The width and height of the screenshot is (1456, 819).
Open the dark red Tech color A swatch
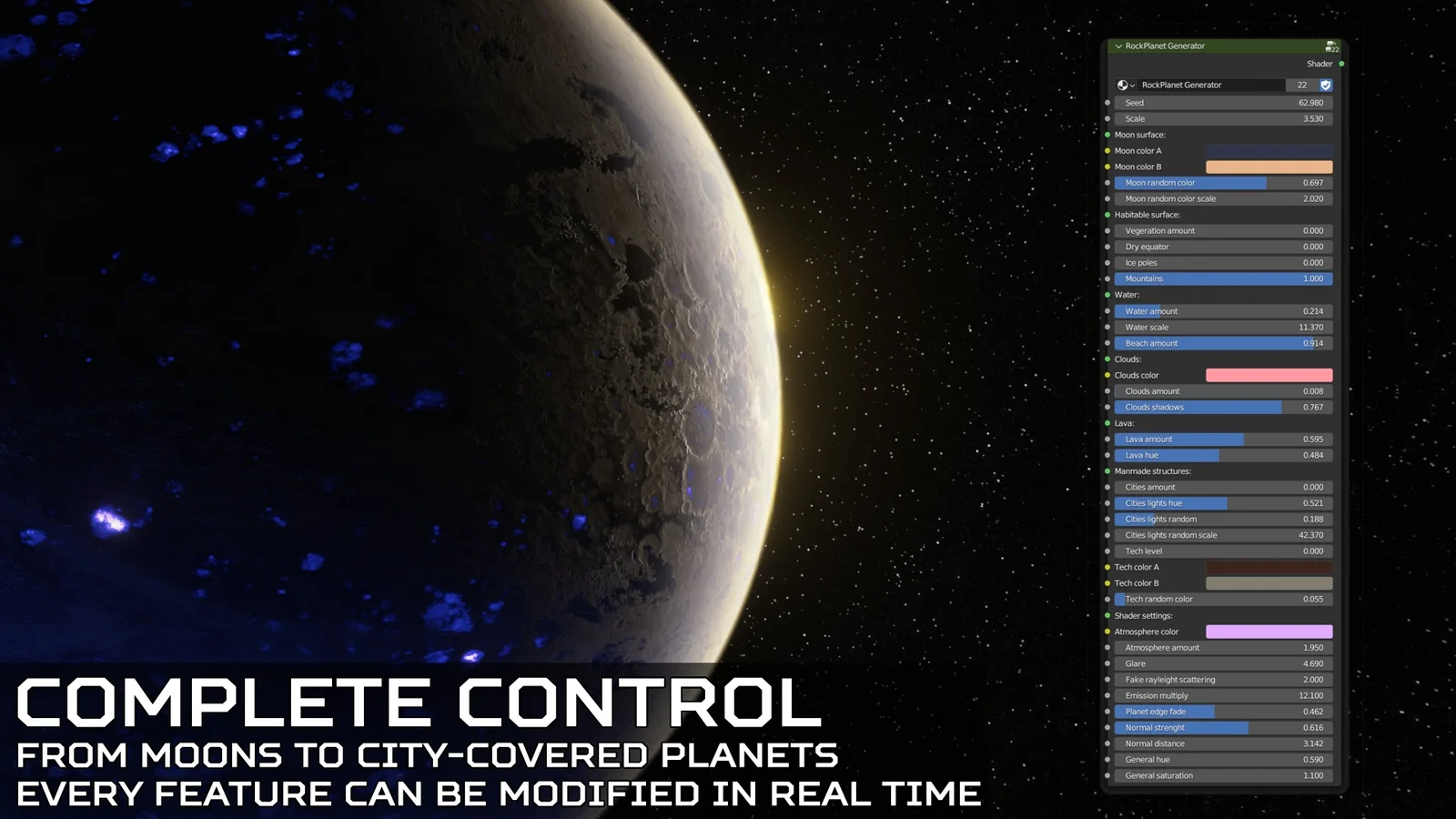pyautogui.click(x=1269, y=566)
